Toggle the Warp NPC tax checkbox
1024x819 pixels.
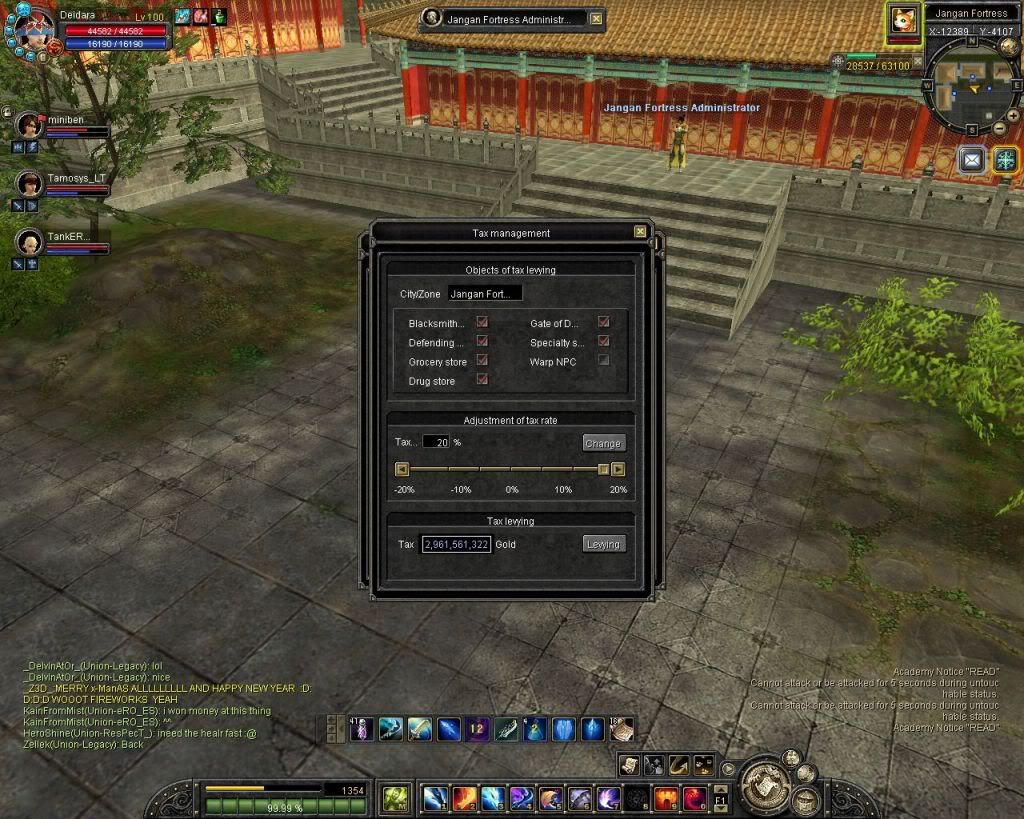click(603, 360)
